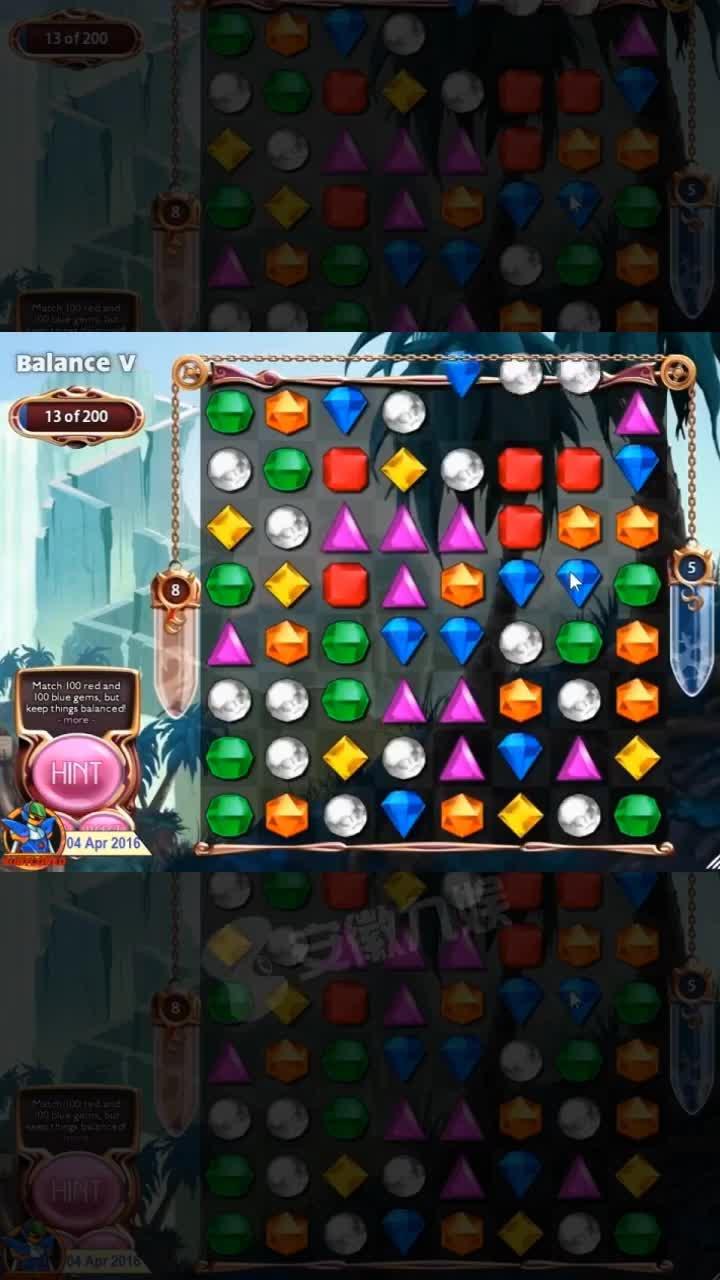Select the only yellow gem in the second row
720x1280 pixels.
[404, 469]
